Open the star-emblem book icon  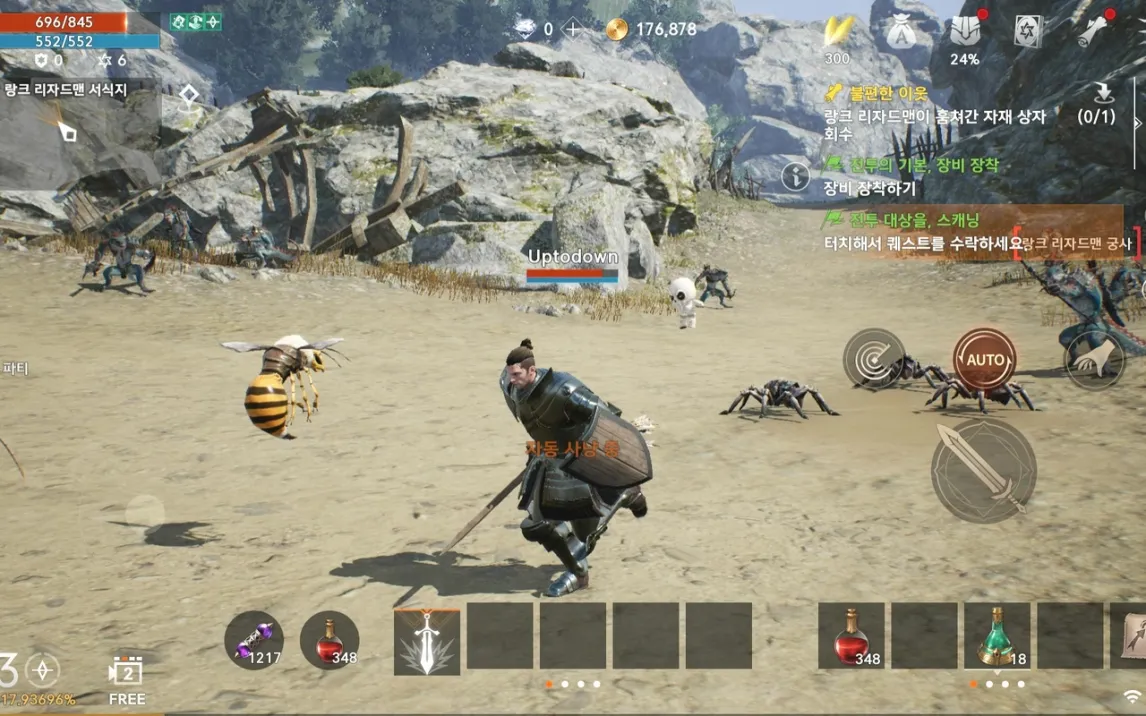coord(1028,31)
